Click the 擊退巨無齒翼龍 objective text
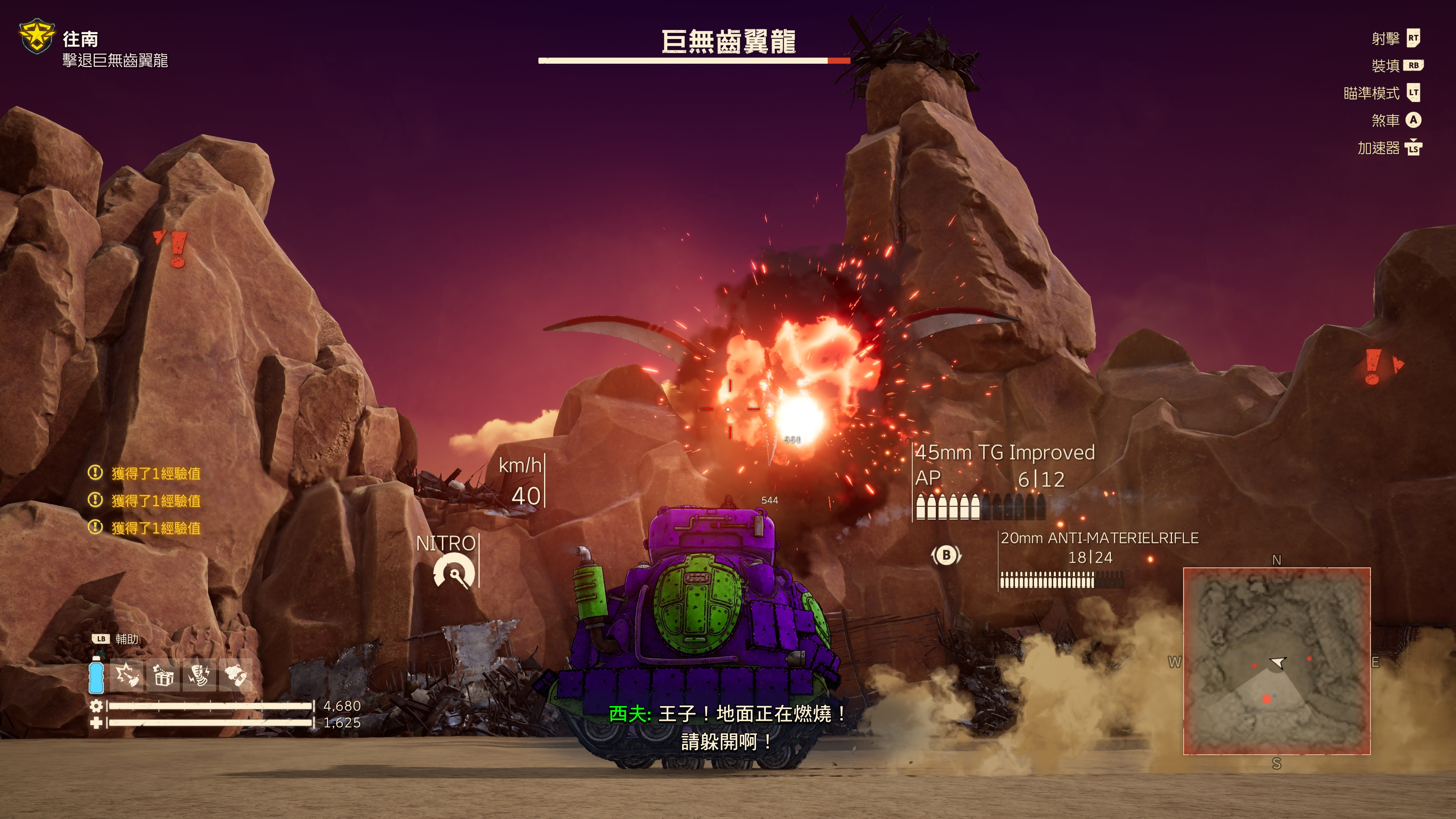 [x=115, y=61]
